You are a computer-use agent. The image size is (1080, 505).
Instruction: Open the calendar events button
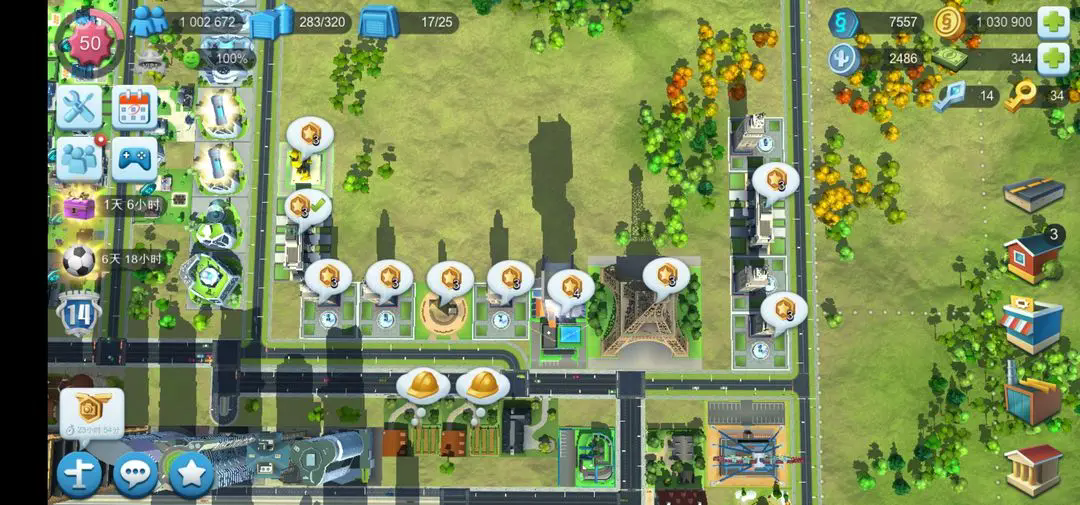[135, 106]
